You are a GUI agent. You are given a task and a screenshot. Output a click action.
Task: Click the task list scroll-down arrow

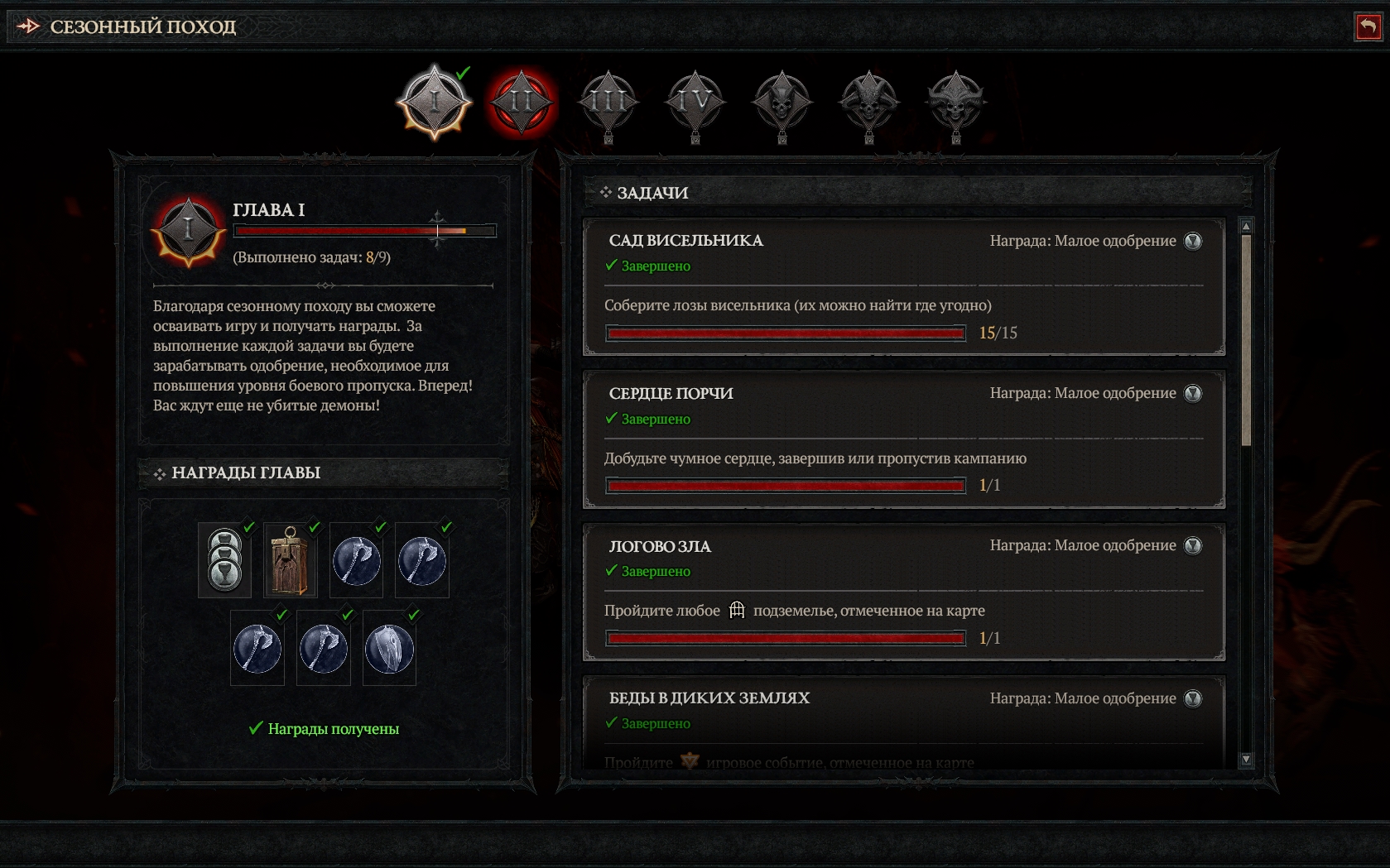(1246, 760)
